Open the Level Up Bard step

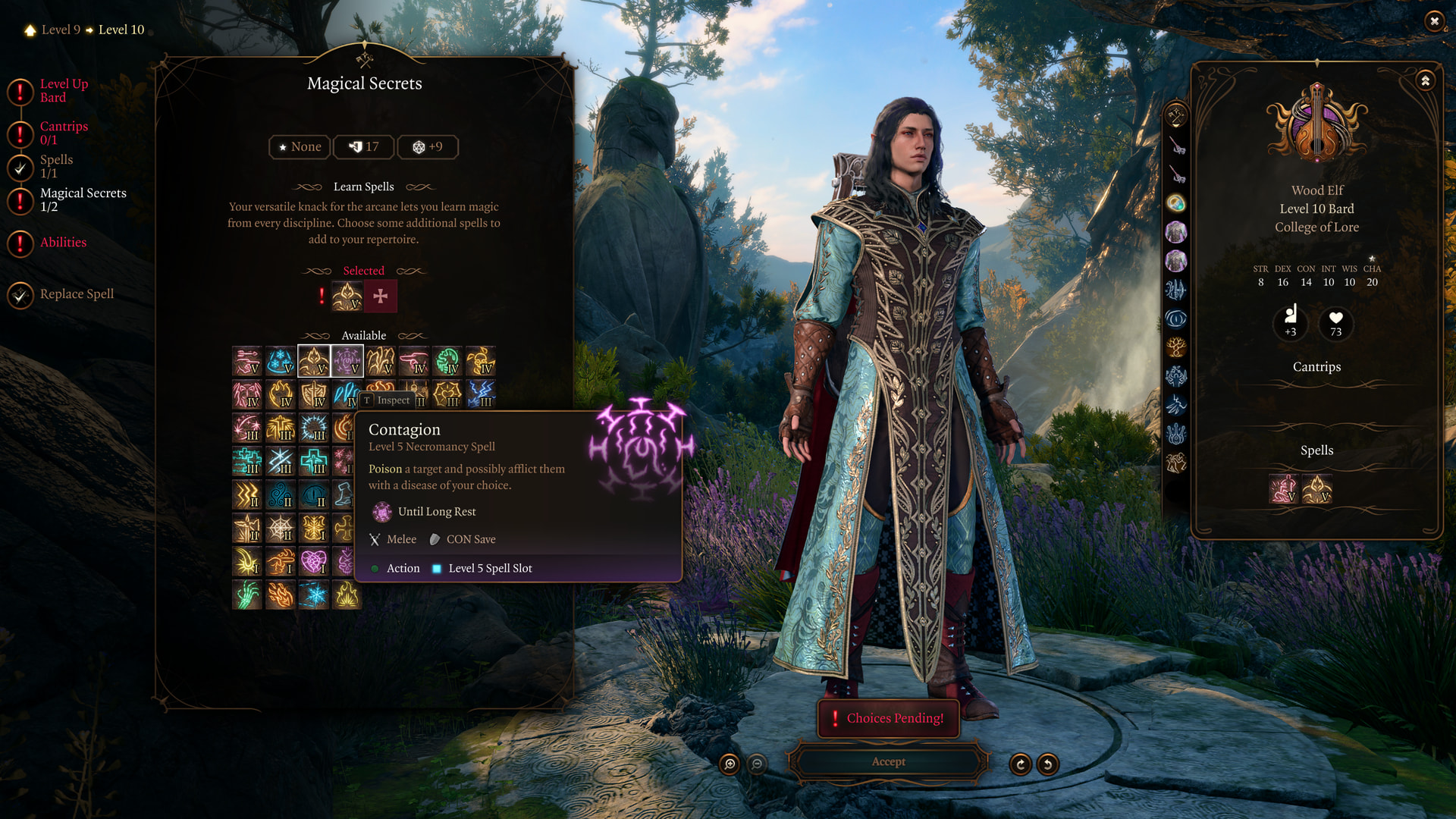point(63,90)
